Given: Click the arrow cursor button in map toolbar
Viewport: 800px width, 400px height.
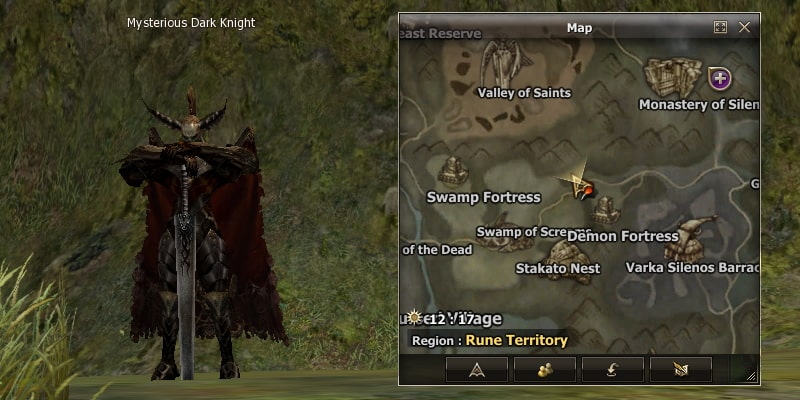Looking at the screenshot, I should click(x=681, y=368).
